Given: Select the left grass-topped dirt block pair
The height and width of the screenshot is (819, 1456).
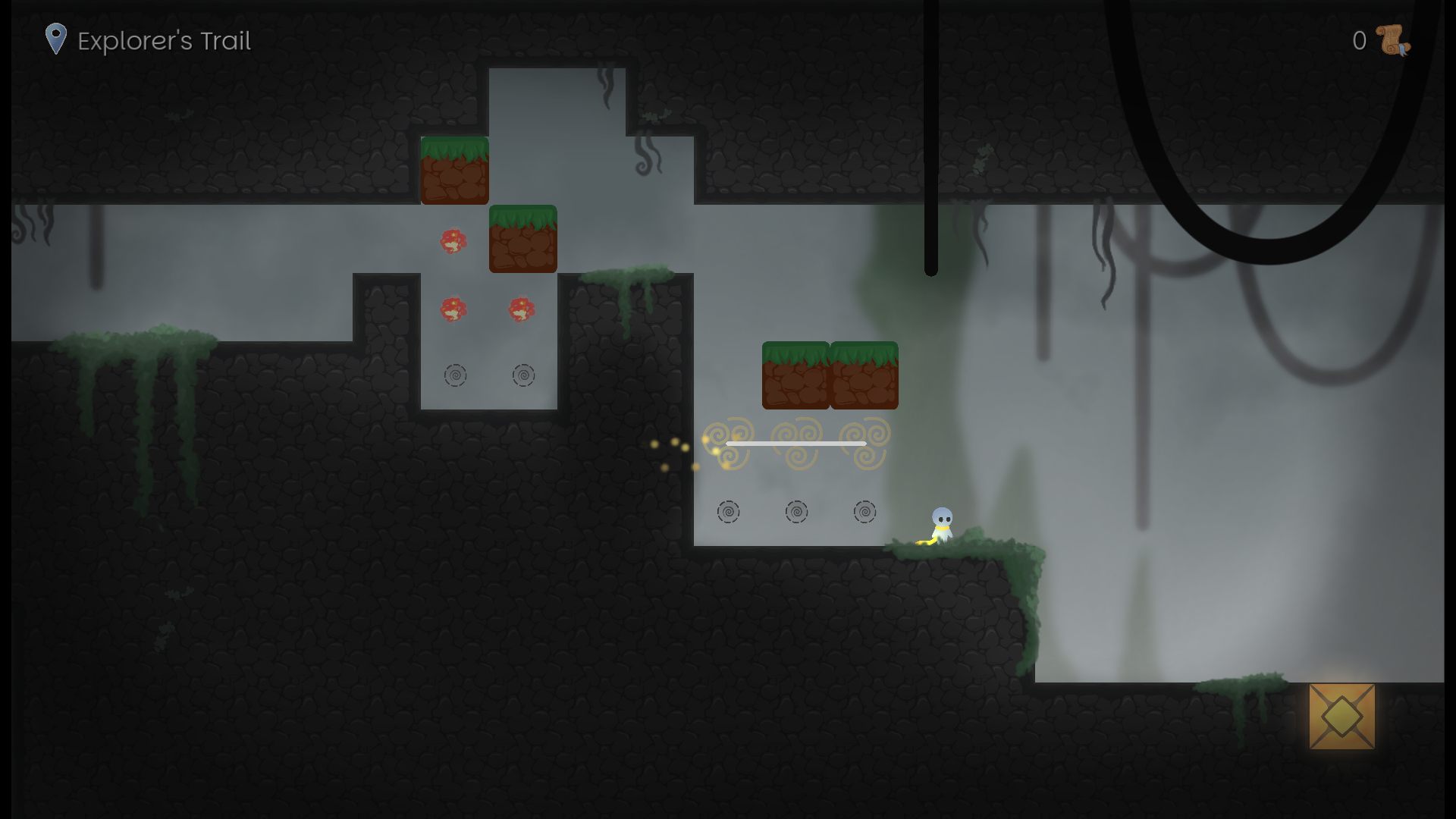Looking at the screenshot, I should (x=795, y=375).
